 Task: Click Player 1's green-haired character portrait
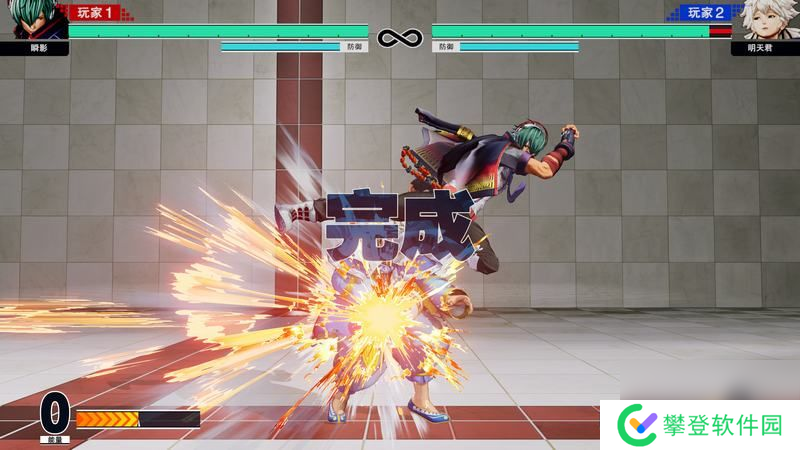(34, 20)
